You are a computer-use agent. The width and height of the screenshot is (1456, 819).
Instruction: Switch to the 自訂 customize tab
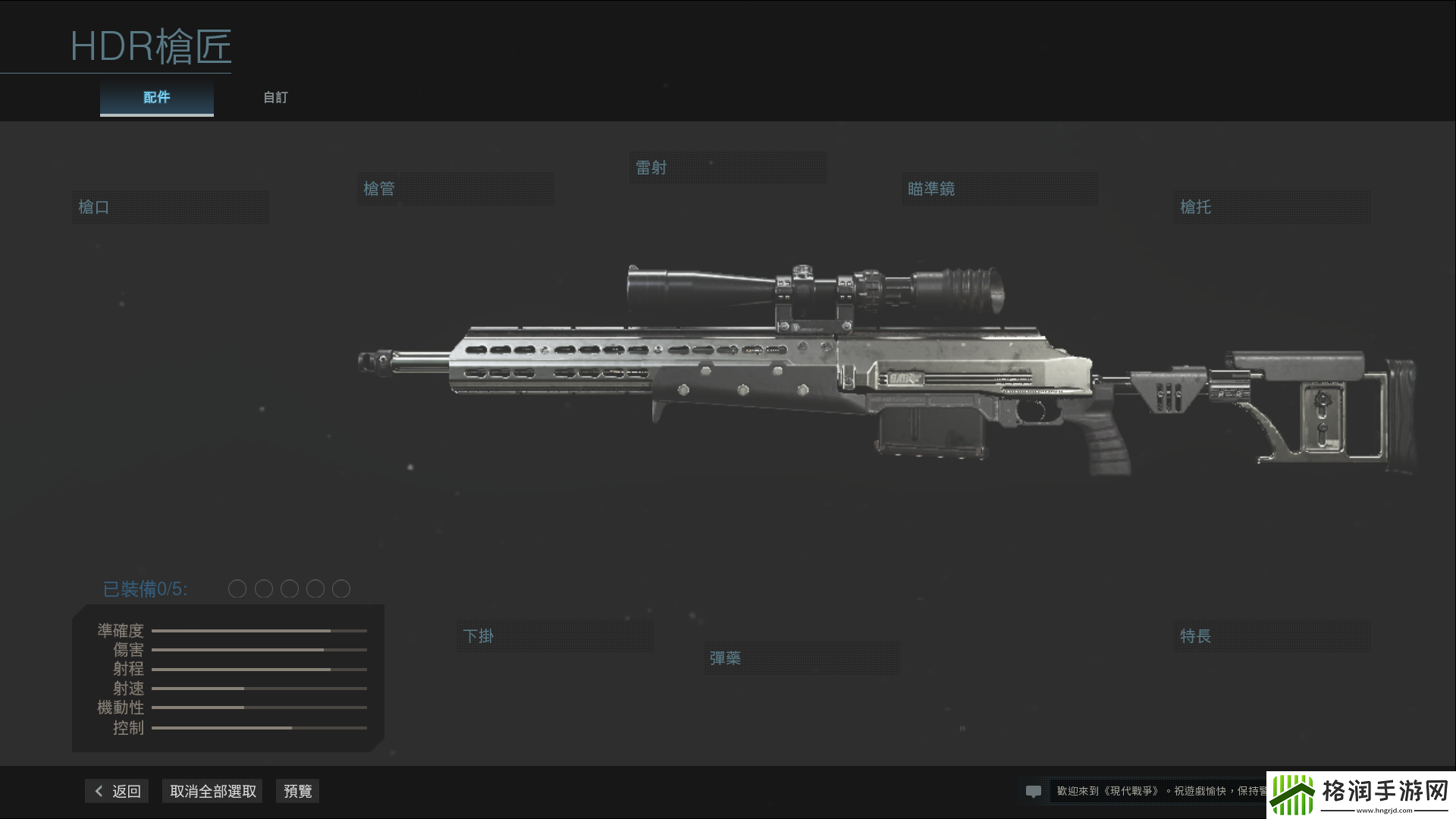[275, 97]
